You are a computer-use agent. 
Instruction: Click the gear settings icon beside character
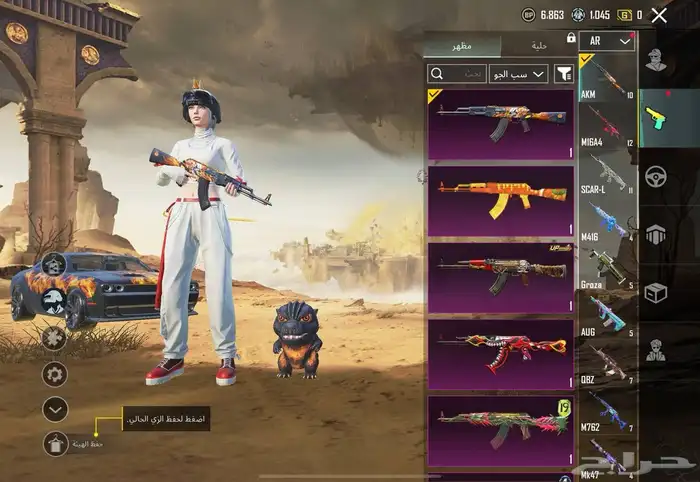55,374
